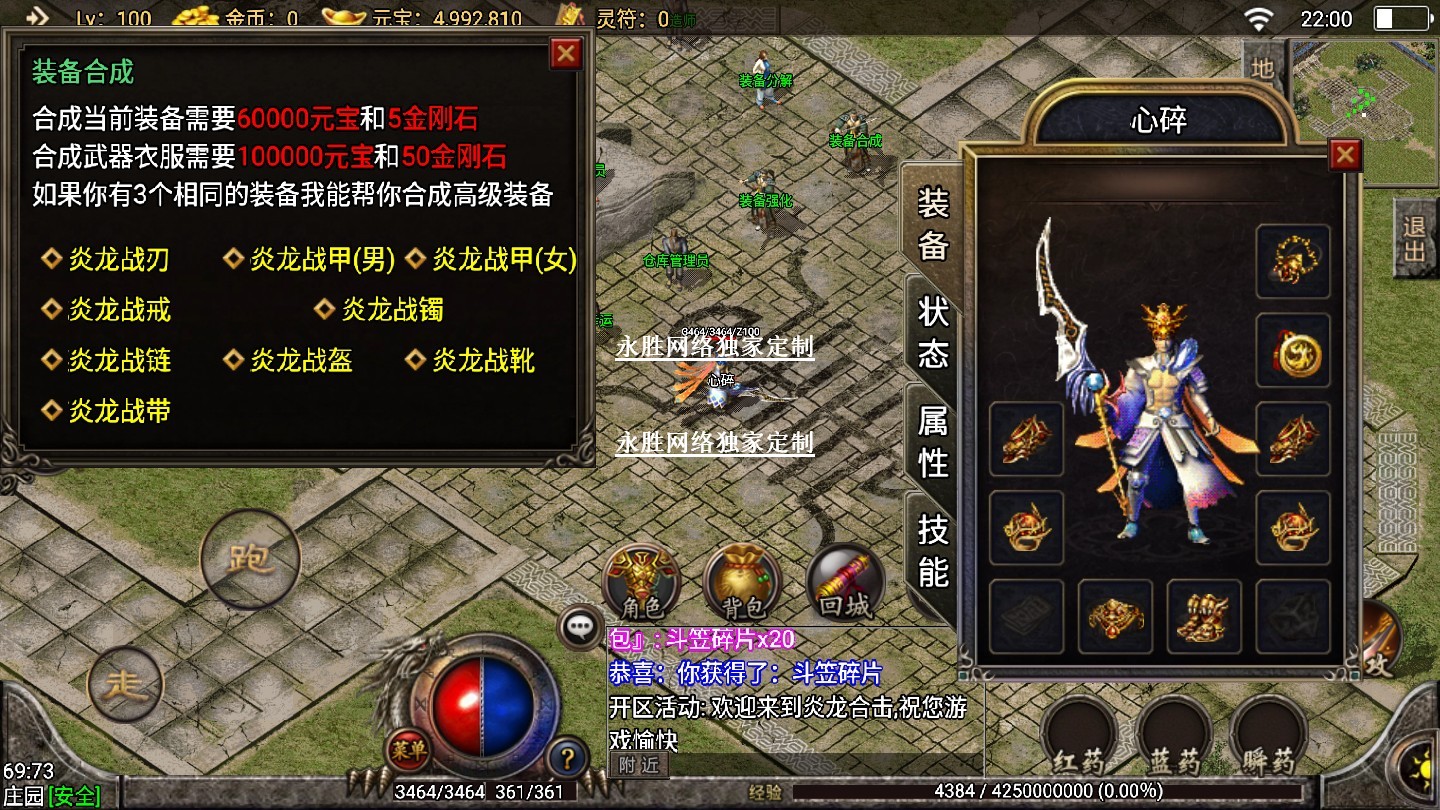Close the 装备合成 crafting dialog
Image resolution: width=1440 pixels, height=810 pixels.
tap(566, 53)
